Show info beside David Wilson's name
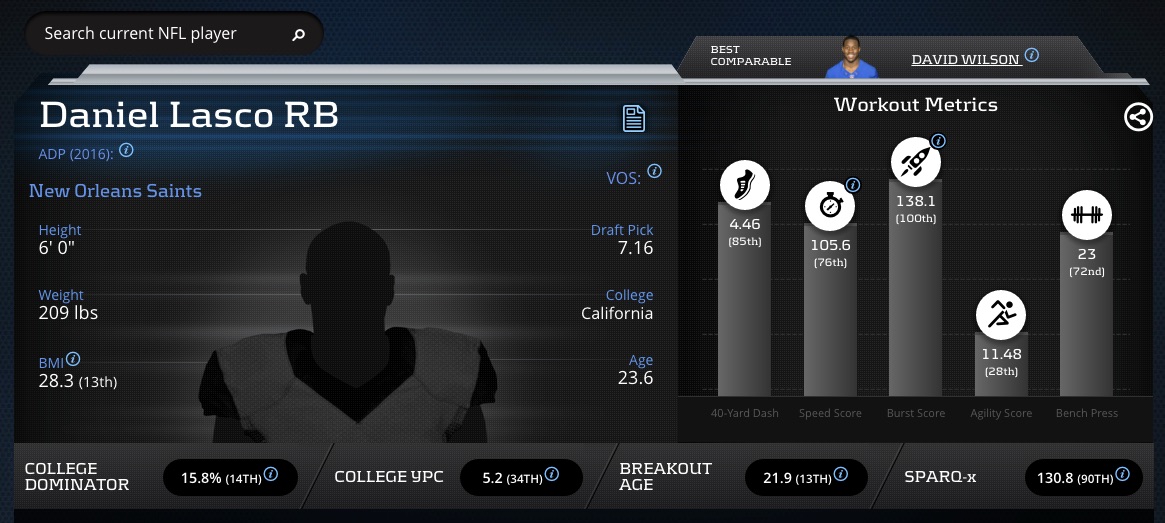 tap(1032, 56)
